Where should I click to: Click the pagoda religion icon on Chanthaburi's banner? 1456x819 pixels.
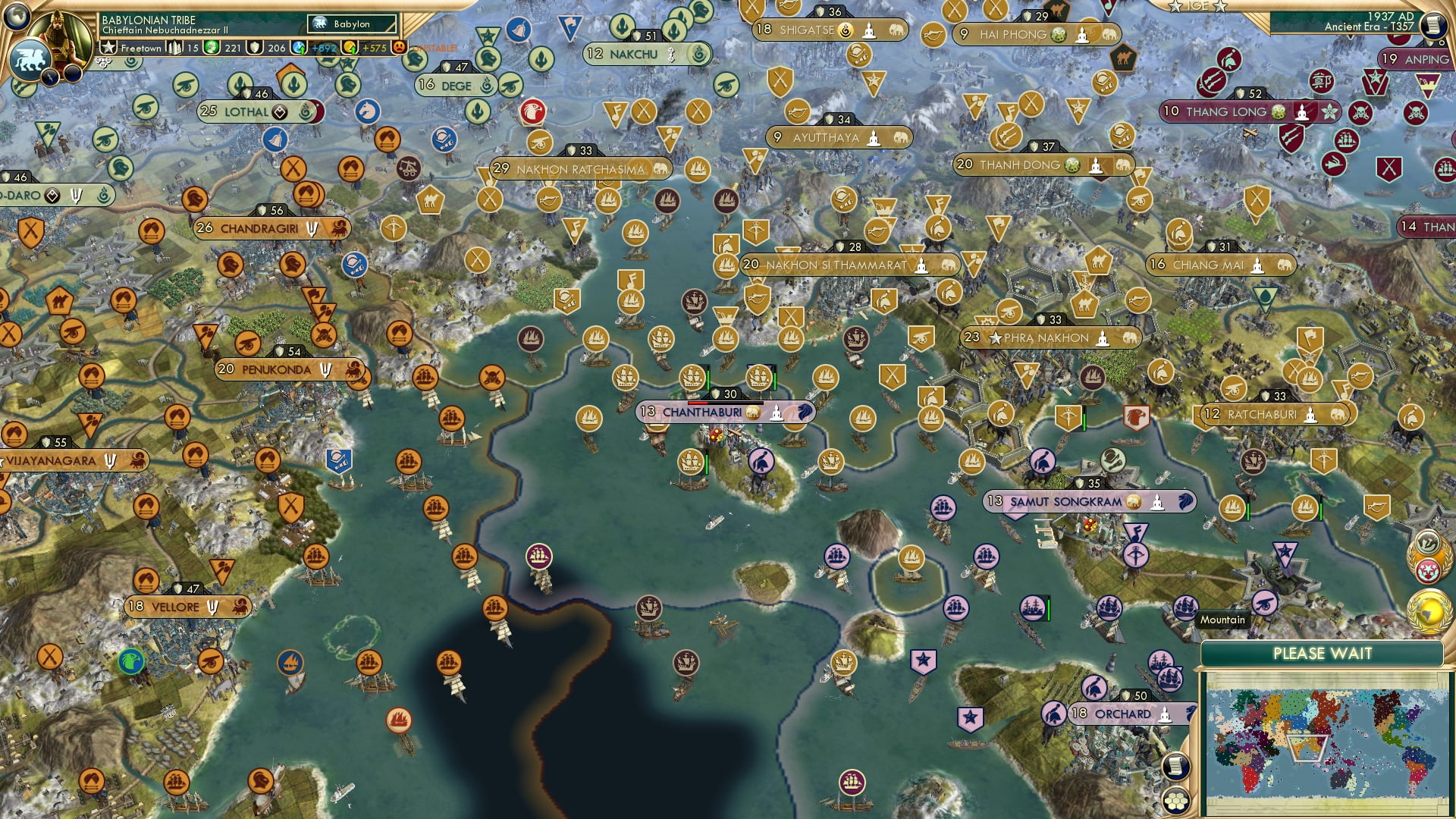click(x=777, y=413)
